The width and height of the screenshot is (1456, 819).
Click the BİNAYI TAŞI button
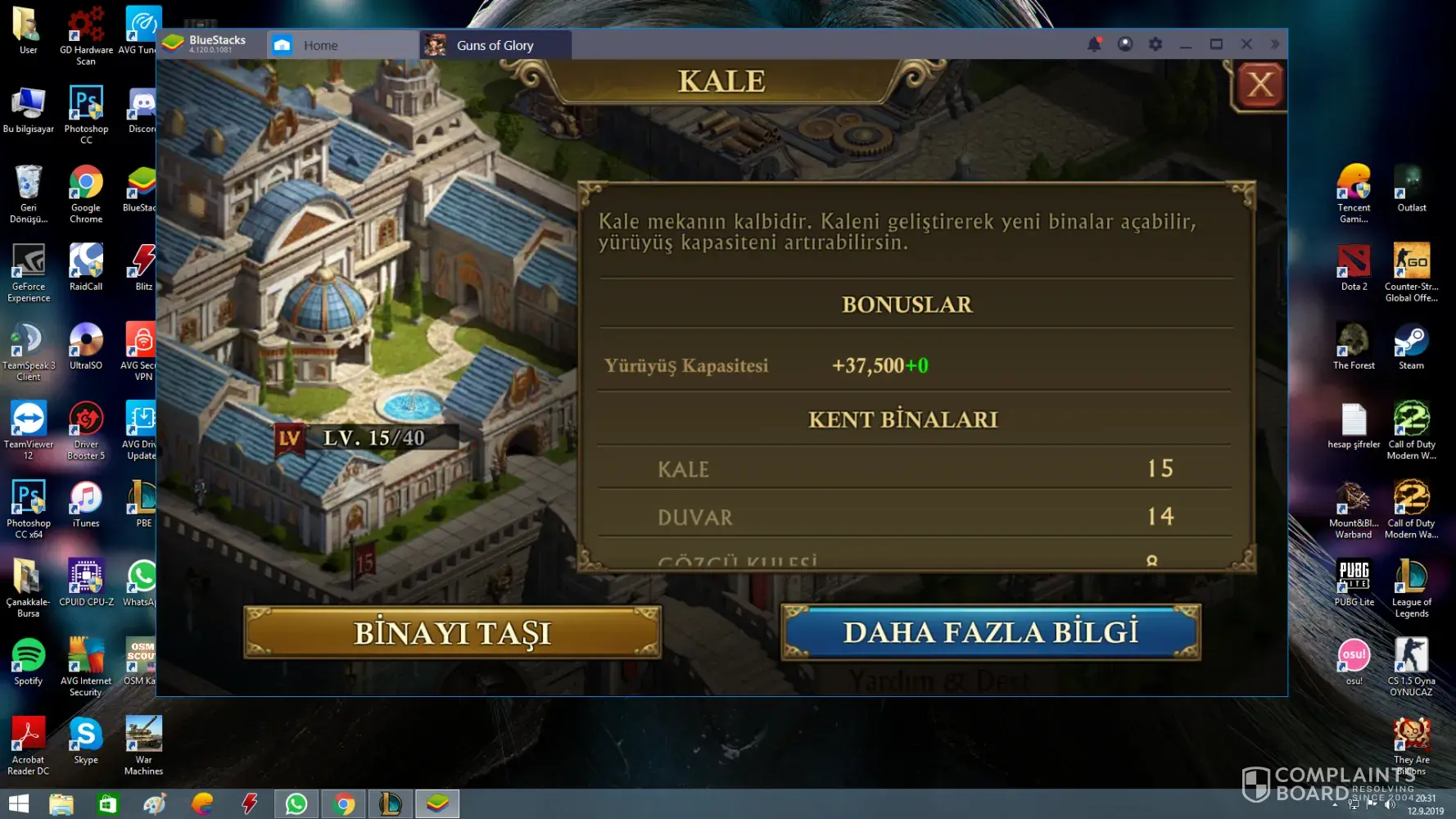(x=452, y=632)
